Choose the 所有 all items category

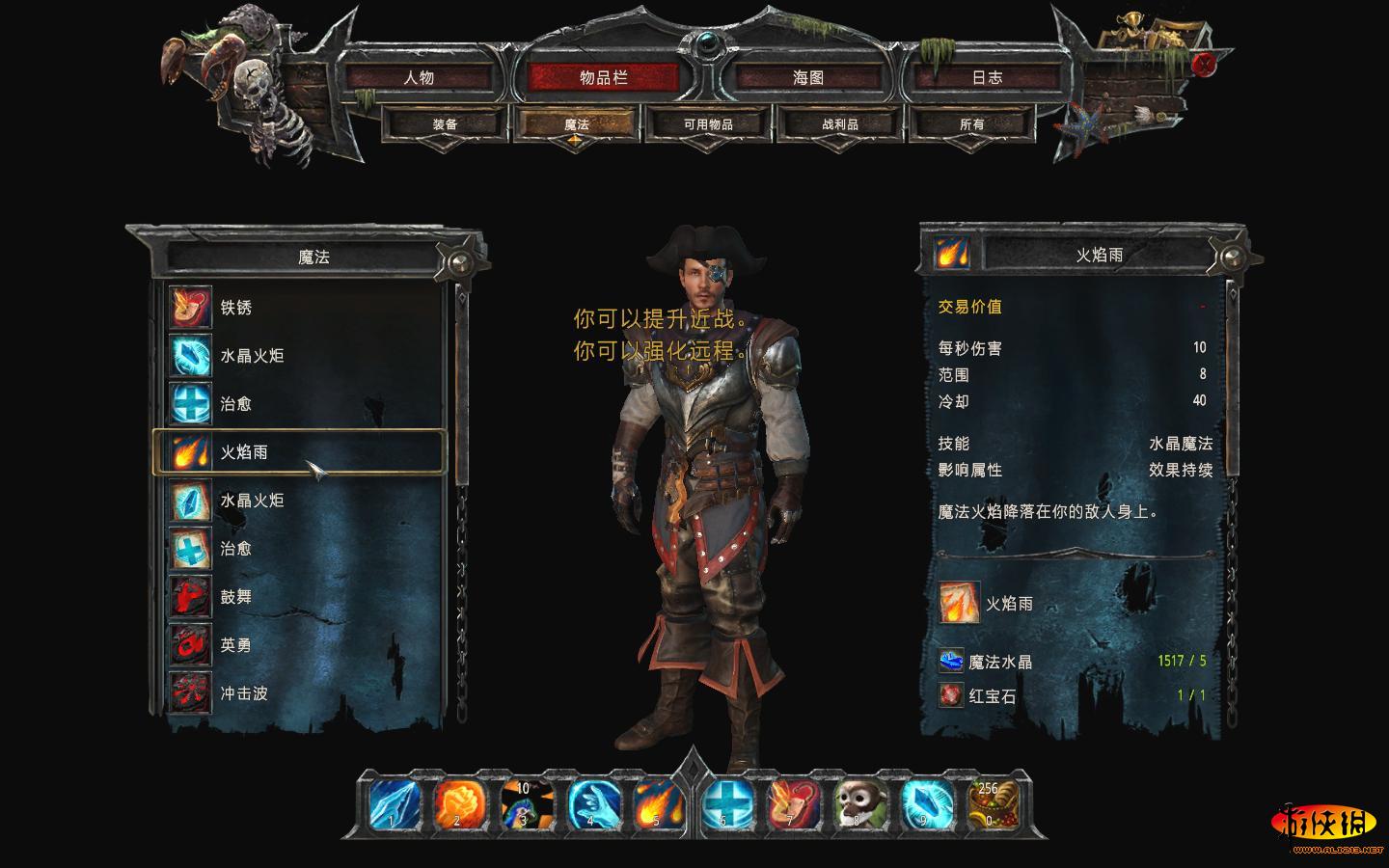coord(972,124)
